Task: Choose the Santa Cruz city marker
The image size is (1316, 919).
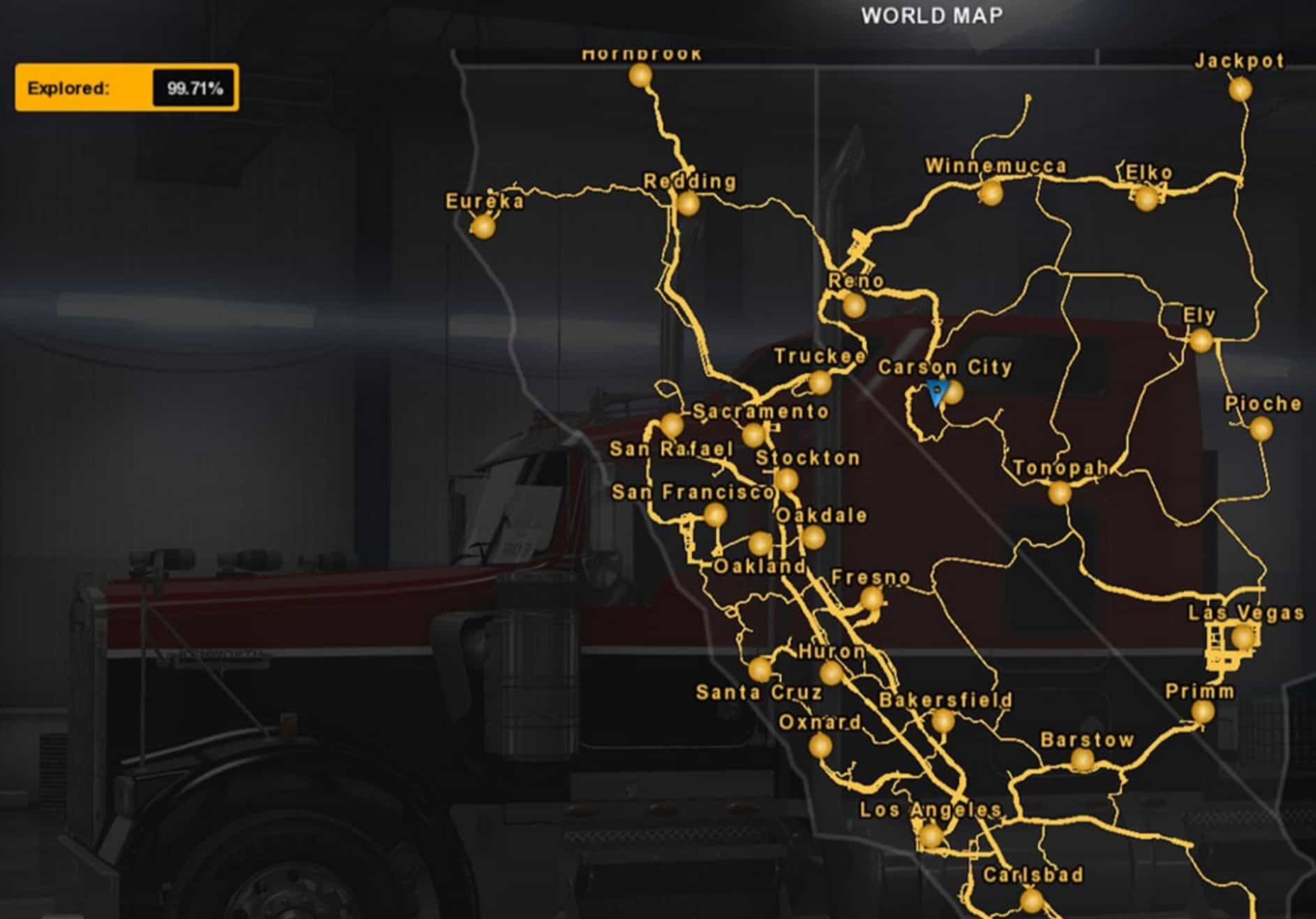Action: pyautogui.click(x=760, y=669)
